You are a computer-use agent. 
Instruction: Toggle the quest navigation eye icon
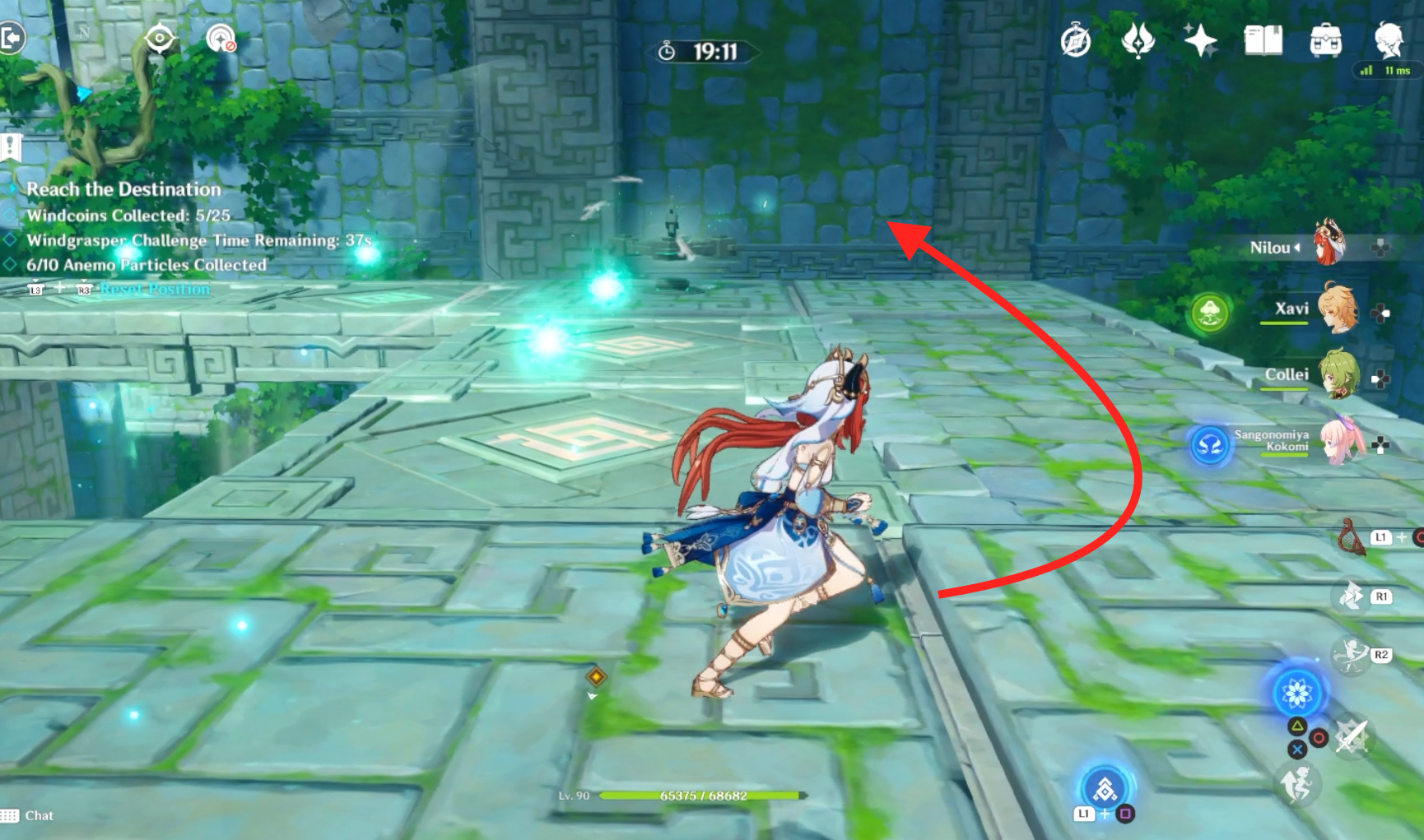tap(159, 39)
